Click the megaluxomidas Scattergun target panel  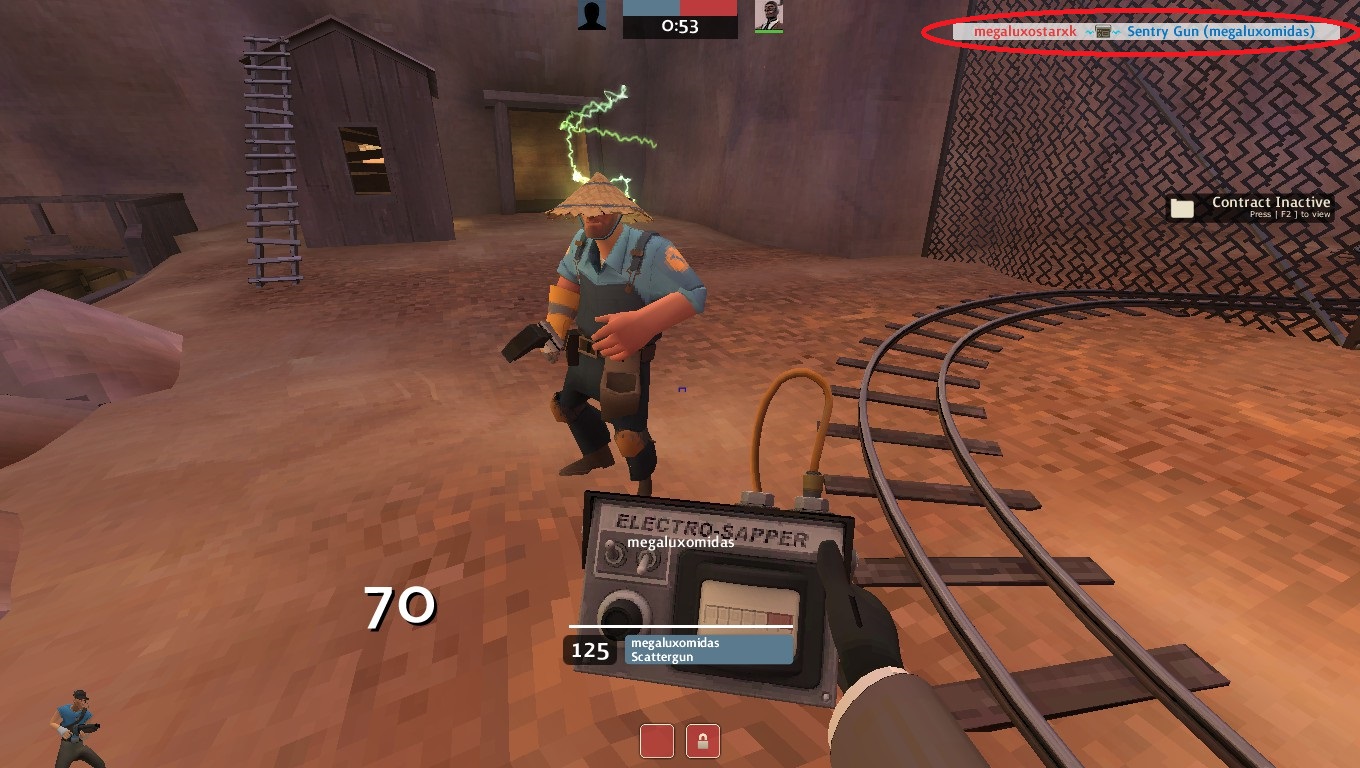(x=708, y=650)
